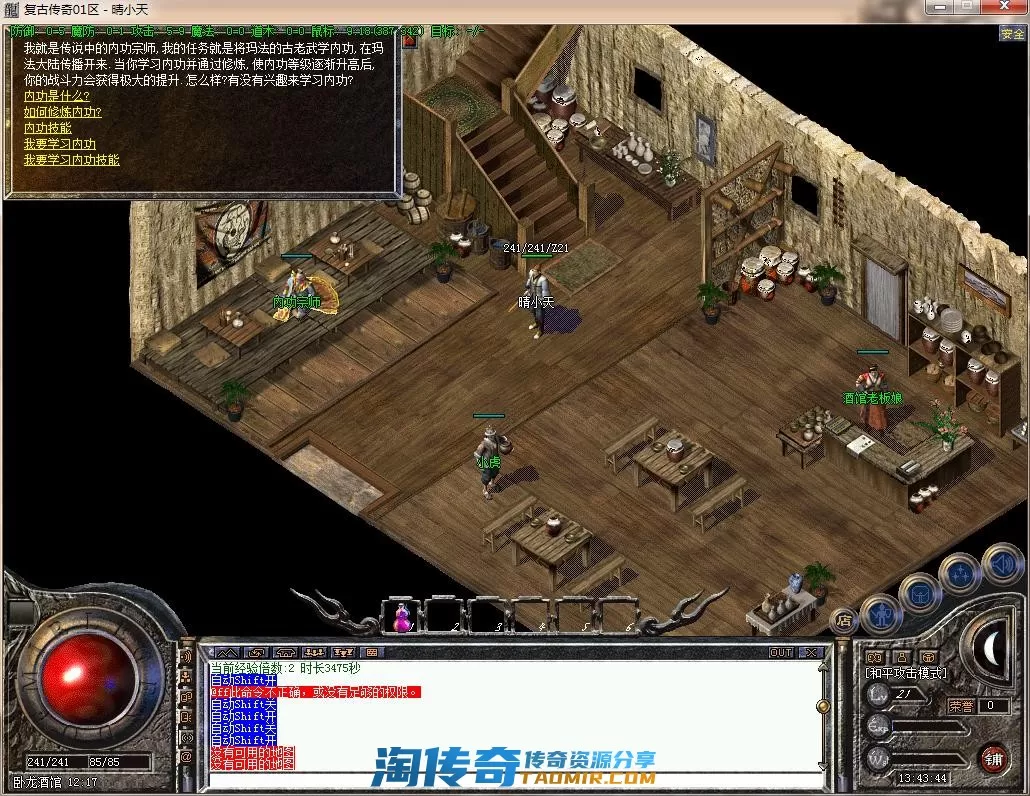
Task: Open the 店 shop round button
Action: 843,620
